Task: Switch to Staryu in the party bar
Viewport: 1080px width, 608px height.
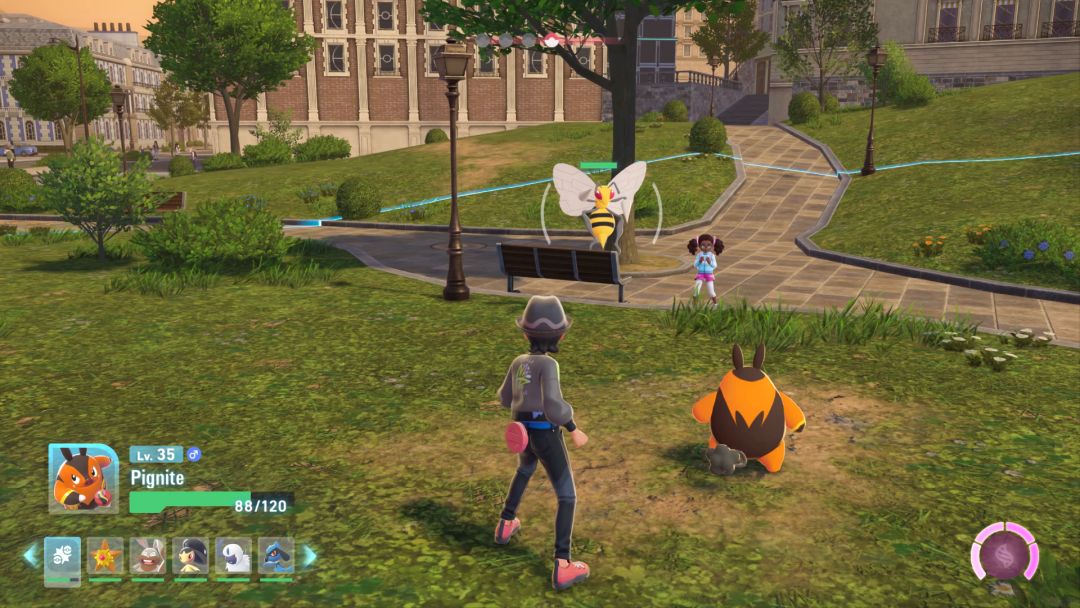Action: [105, 556]
